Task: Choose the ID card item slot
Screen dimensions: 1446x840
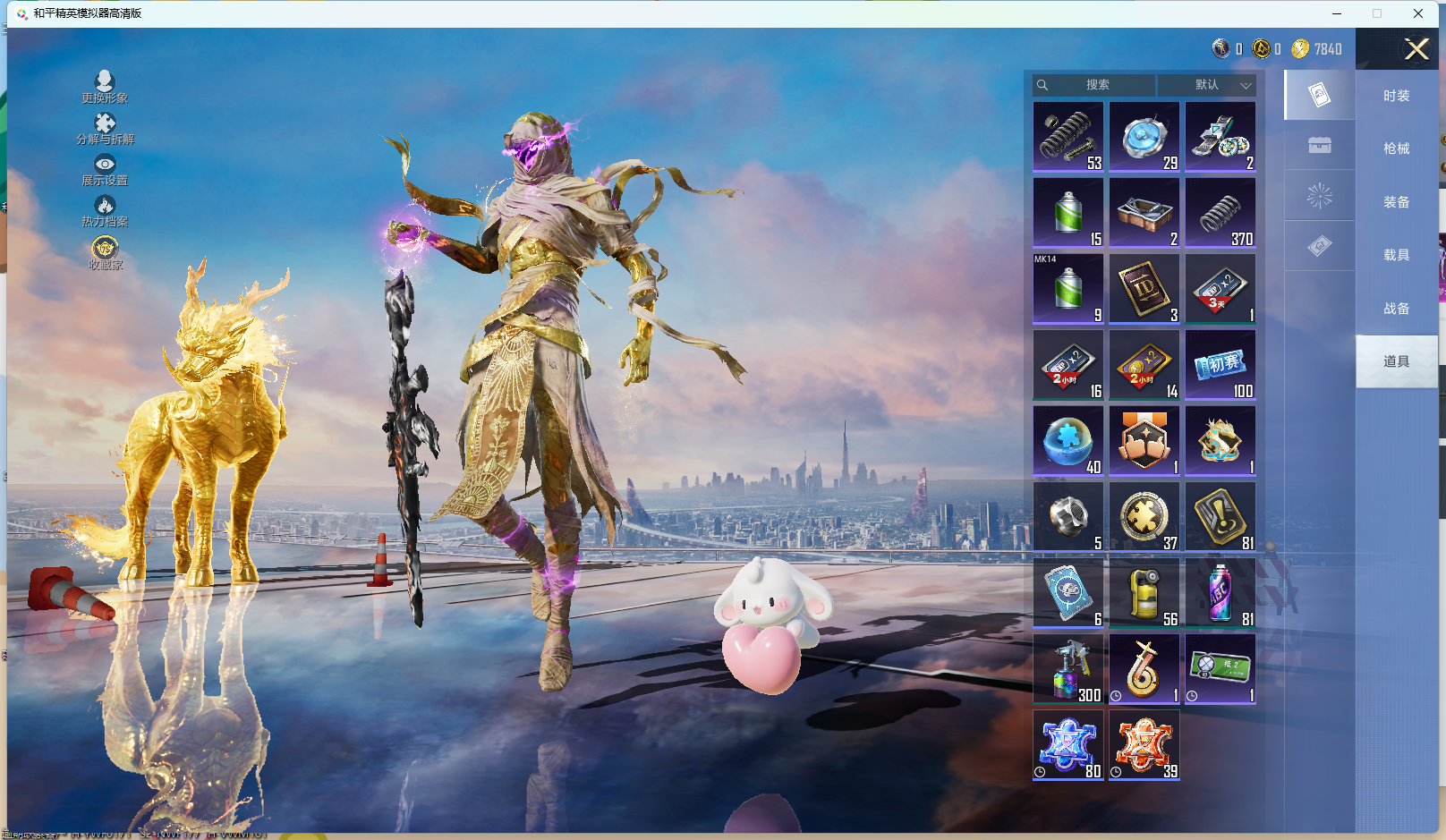Action: pyautogui.click(x=1144, y=288)
